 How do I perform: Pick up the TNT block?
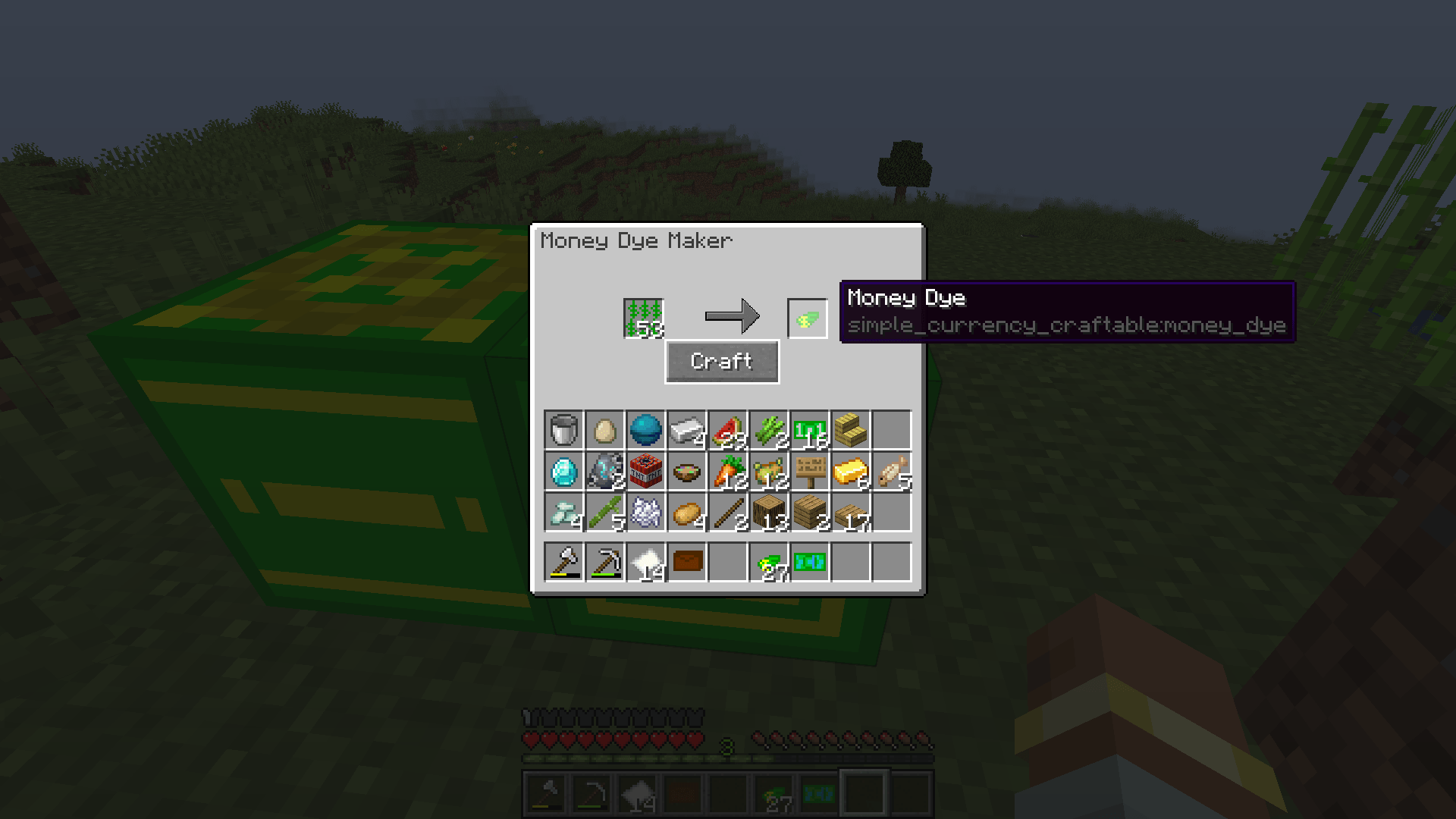tap(646, 472)
